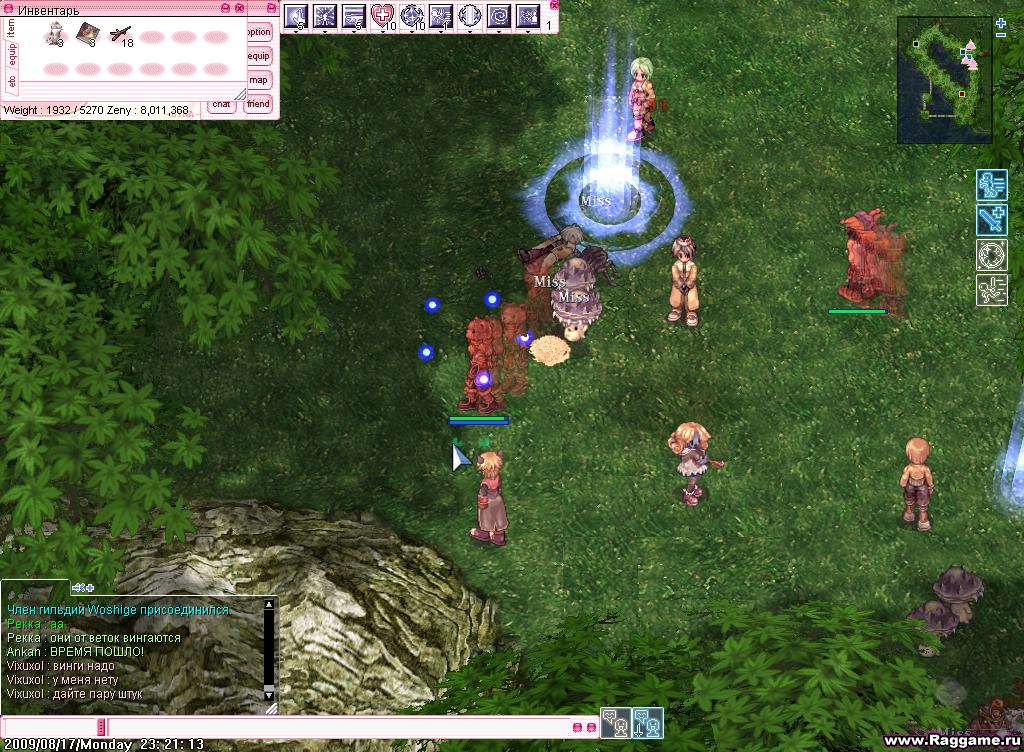Click the minimap in the corner
1024x752 pixels.
944,79
